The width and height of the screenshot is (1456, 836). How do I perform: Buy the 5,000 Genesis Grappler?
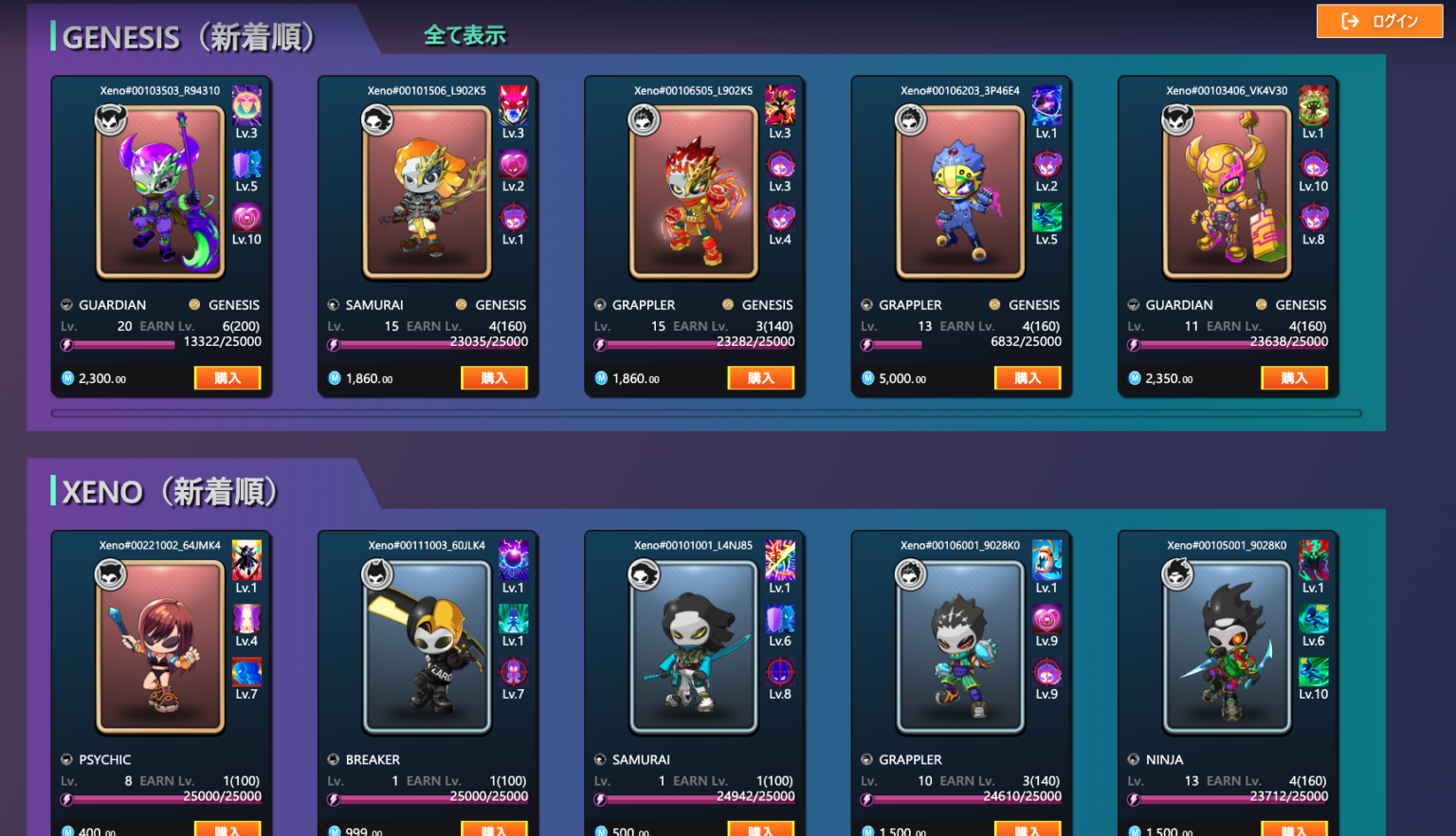1028,378
